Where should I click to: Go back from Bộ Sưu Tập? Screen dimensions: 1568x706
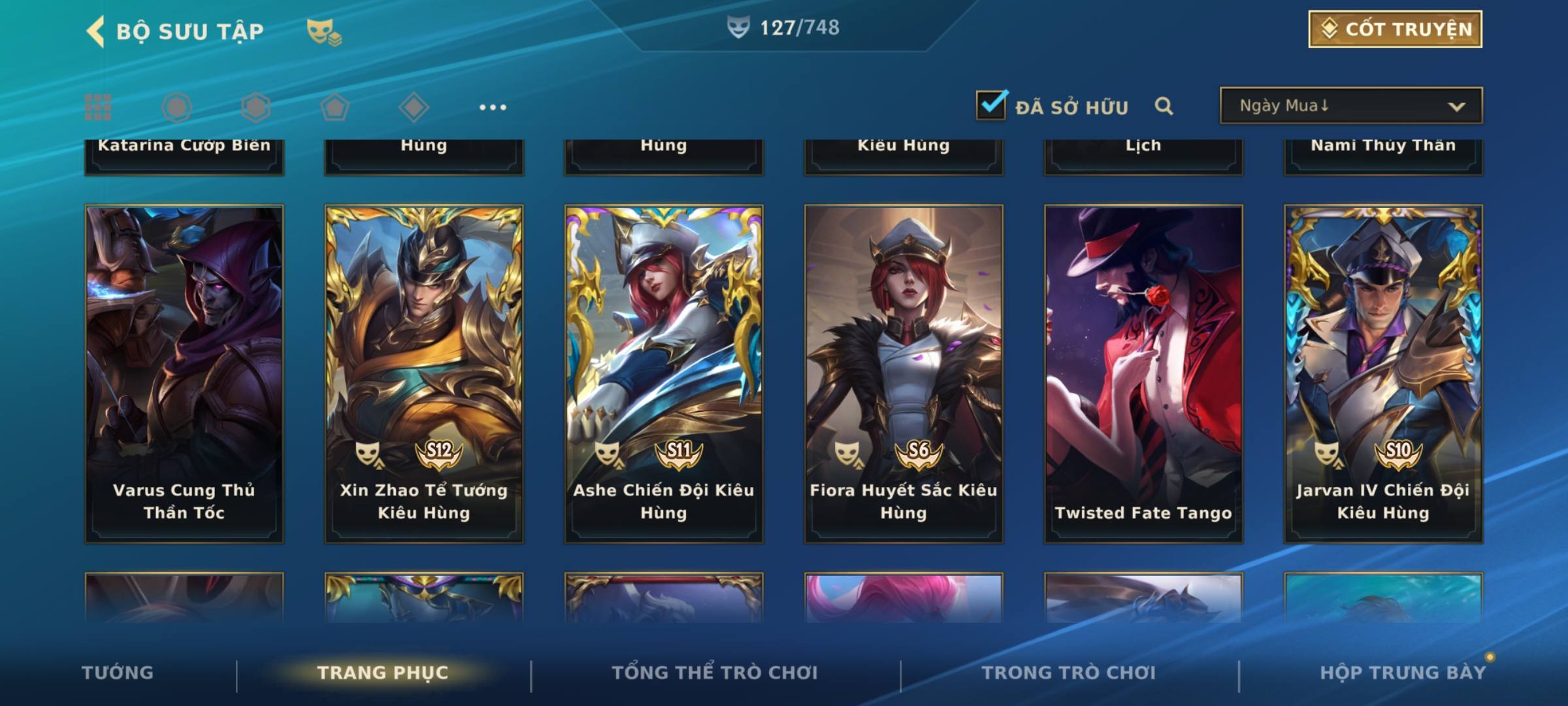tap(96, 31)
